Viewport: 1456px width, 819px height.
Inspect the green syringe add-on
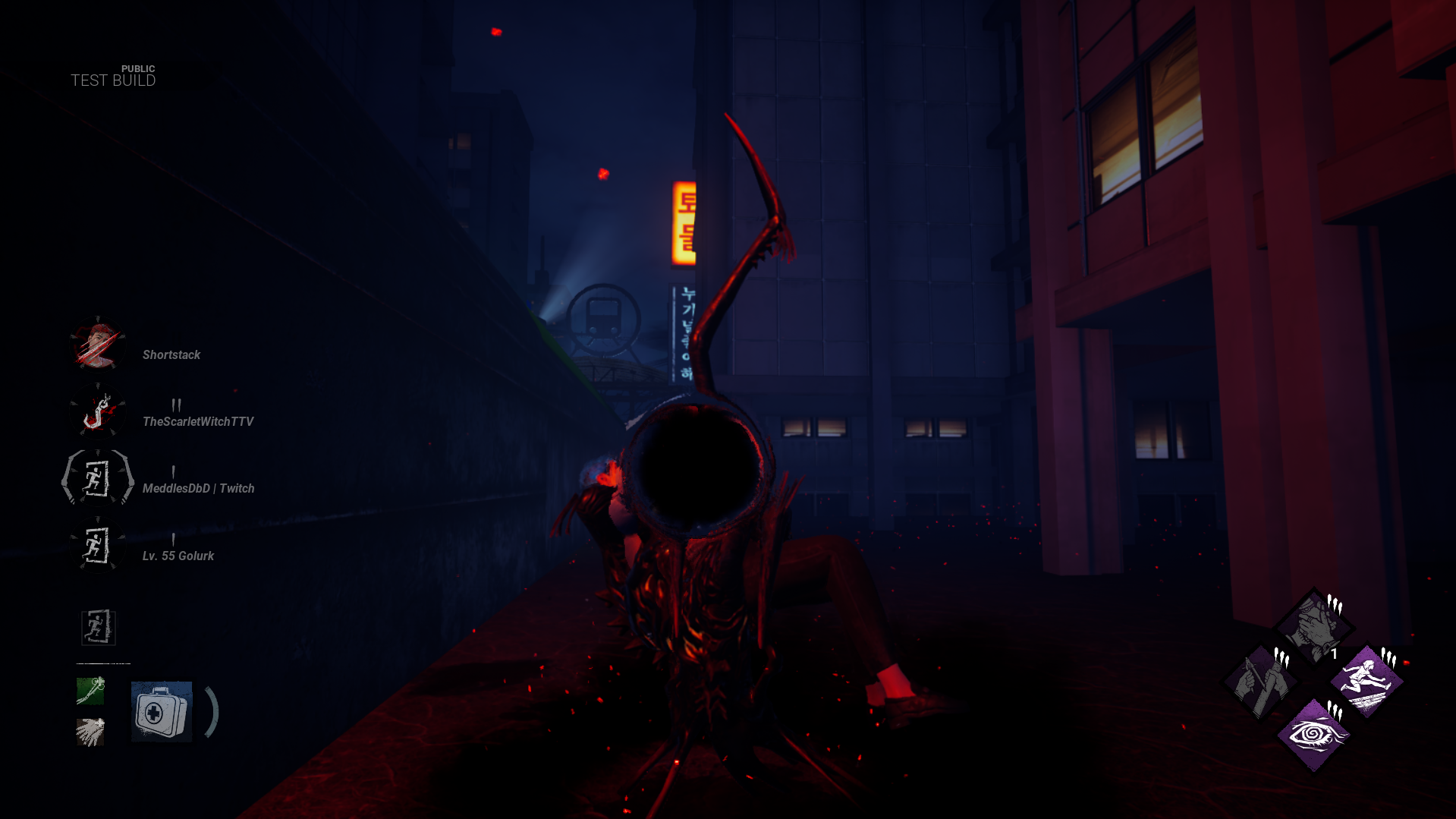90,691
